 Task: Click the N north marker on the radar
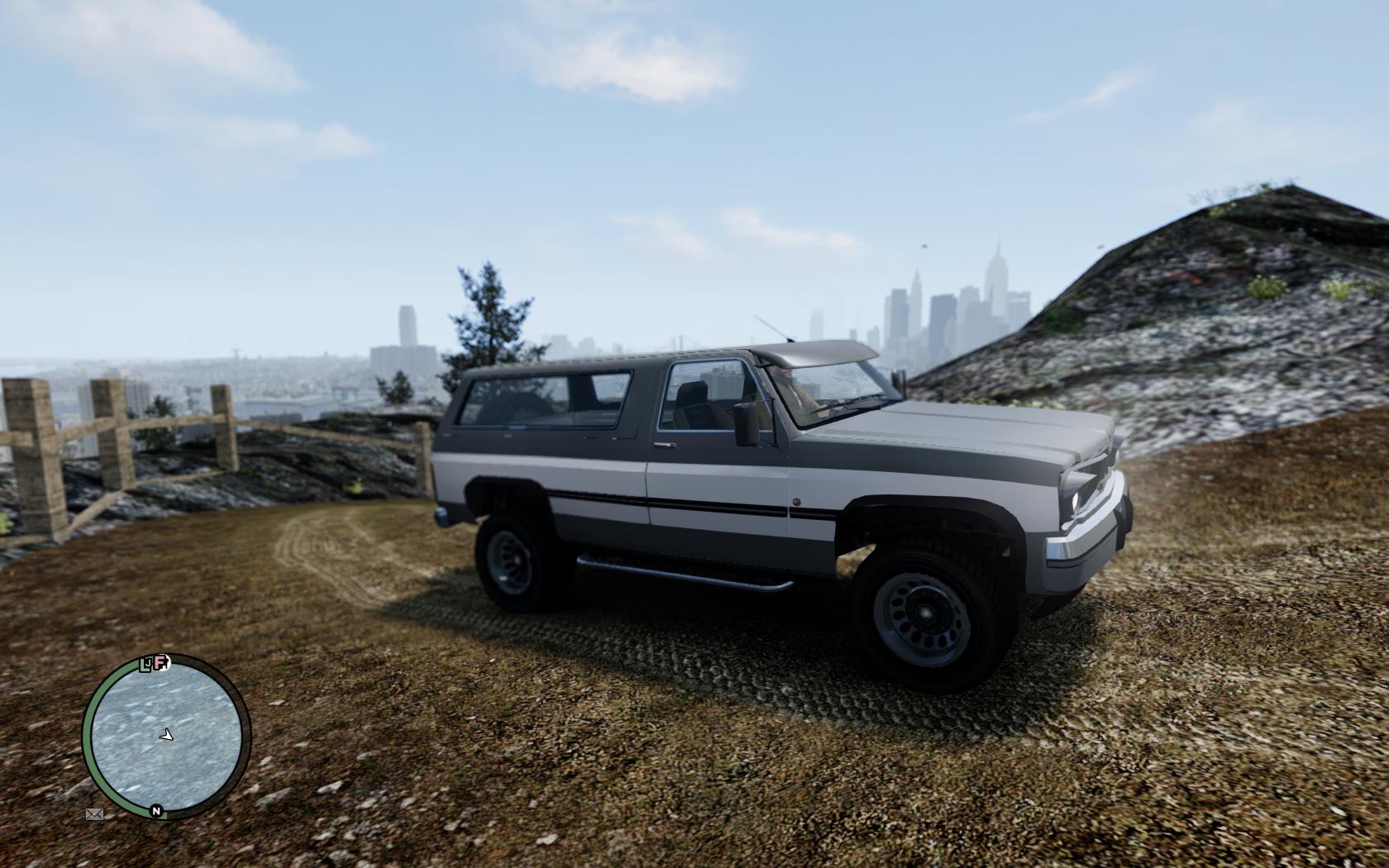[155, 811]
